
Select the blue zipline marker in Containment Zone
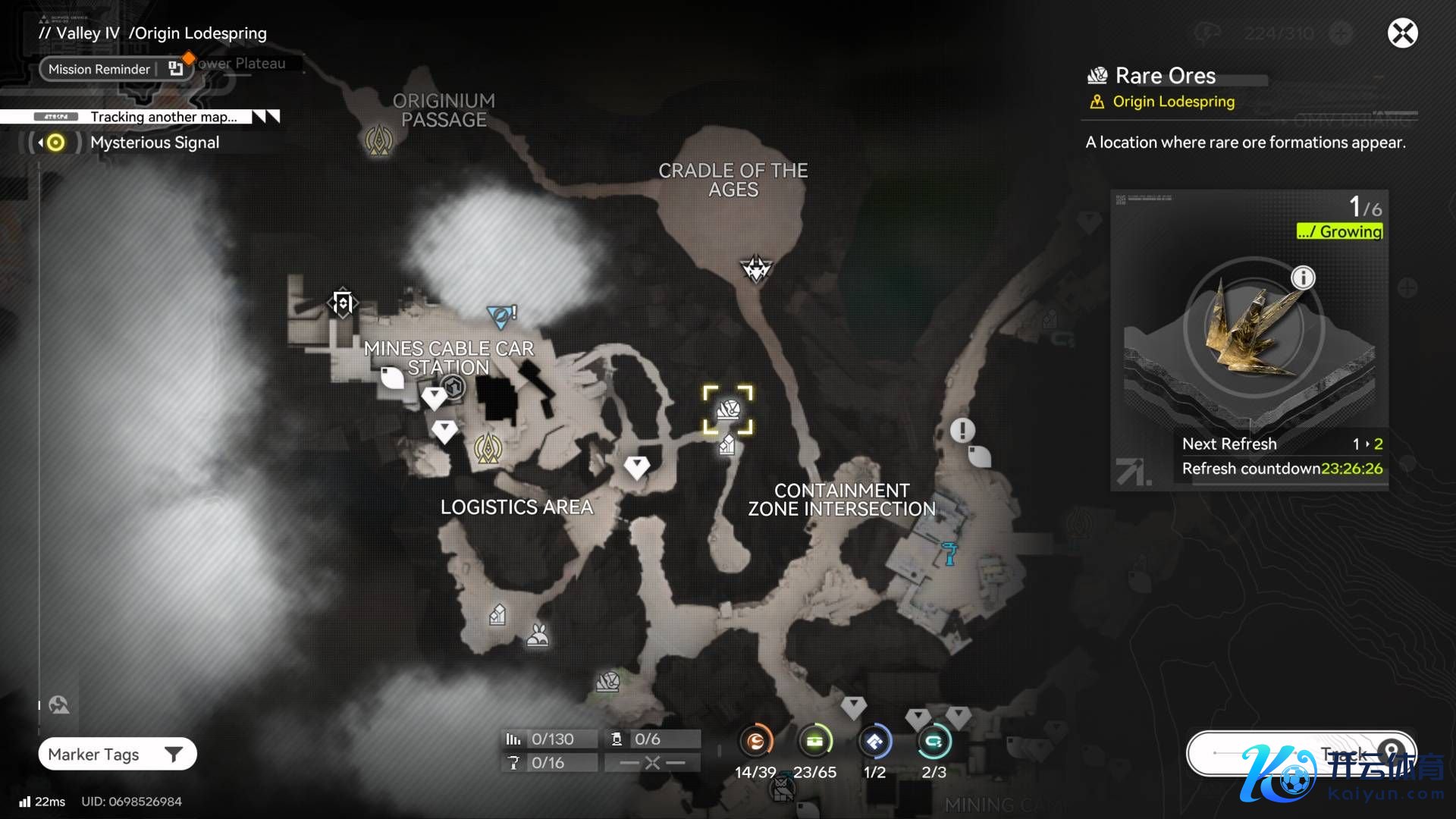pos(949,552)
